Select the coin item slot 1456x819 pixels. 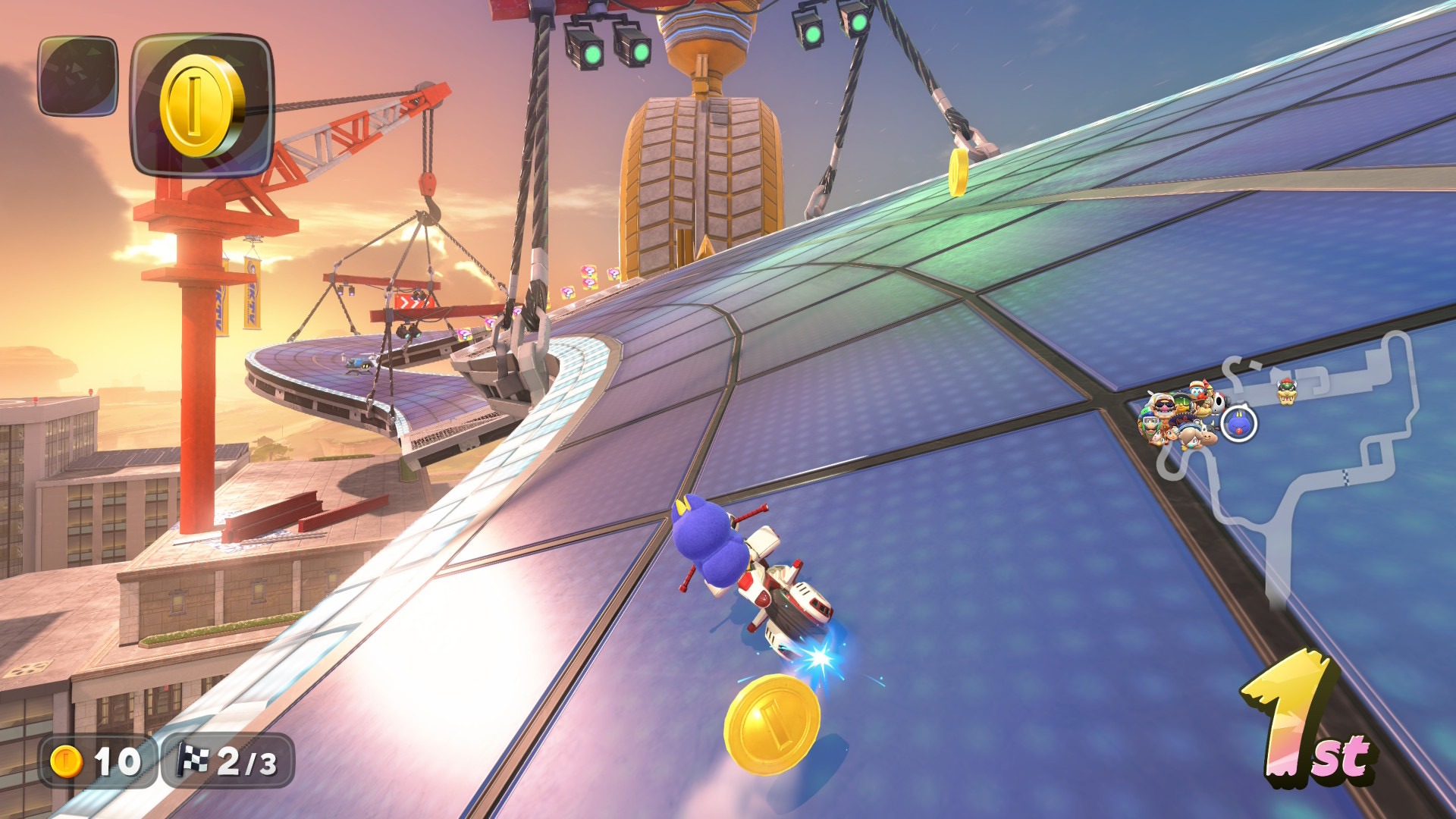[202, 105]
